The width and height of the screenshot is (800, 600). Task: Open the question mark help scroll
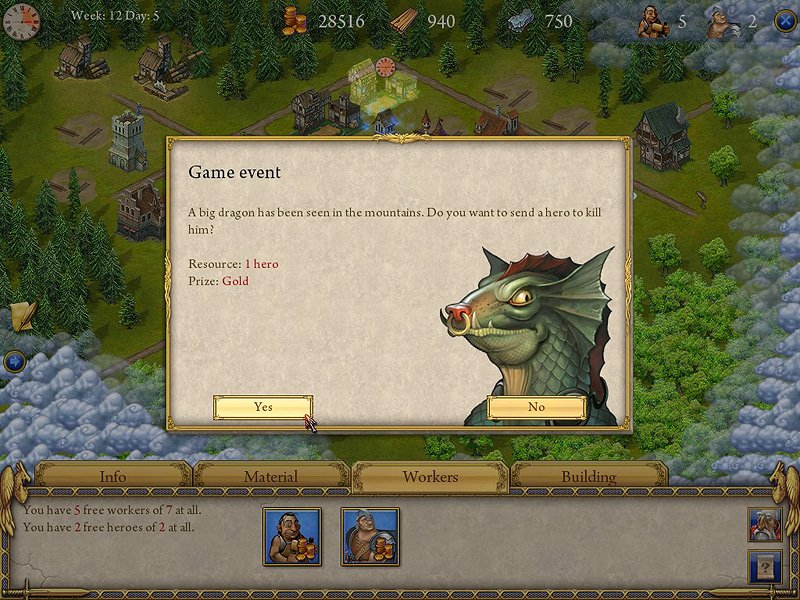[x=764, y=567]
